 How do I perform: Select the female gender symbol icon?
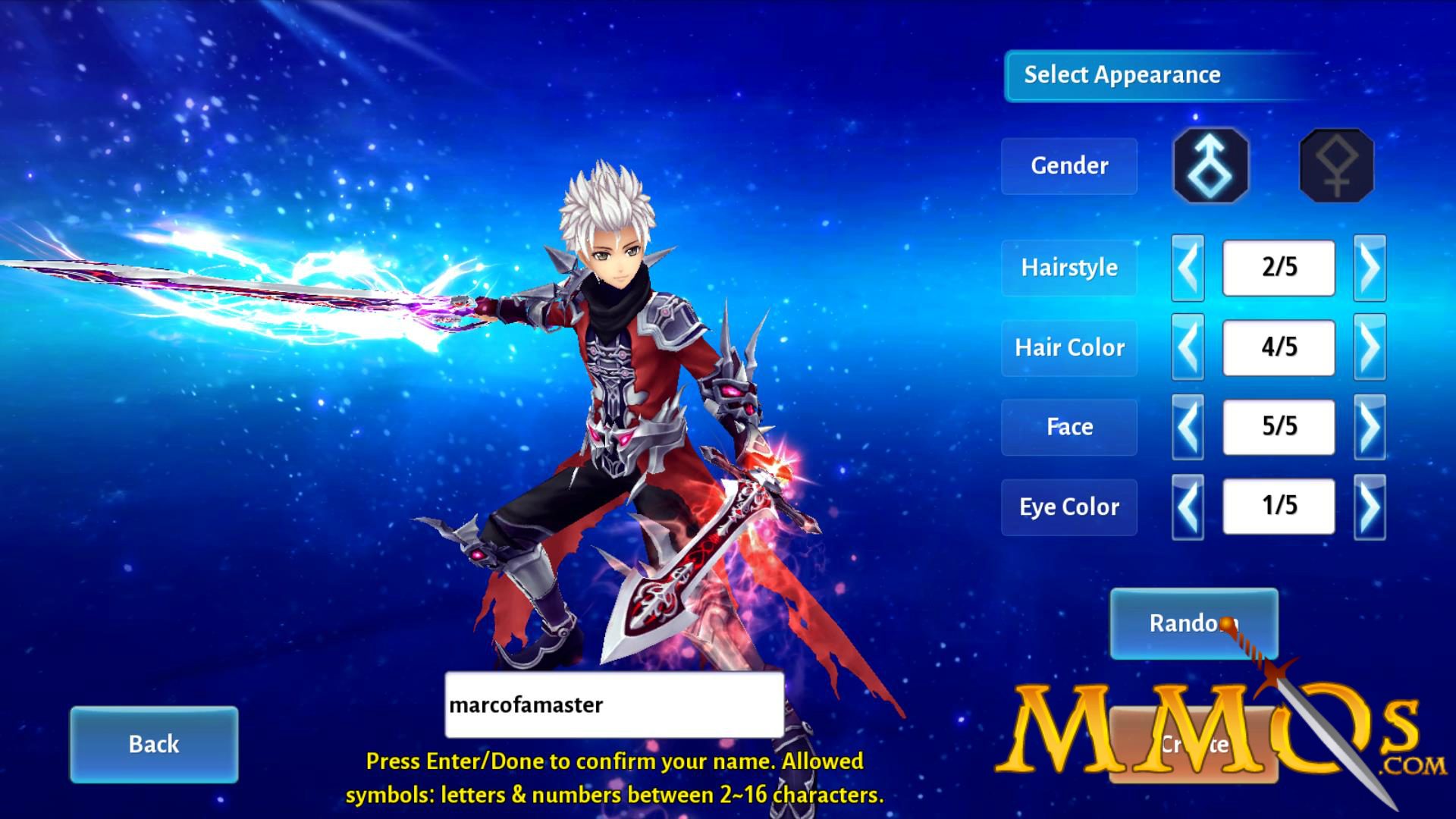pyautogui.click(x=1336, y=165)
